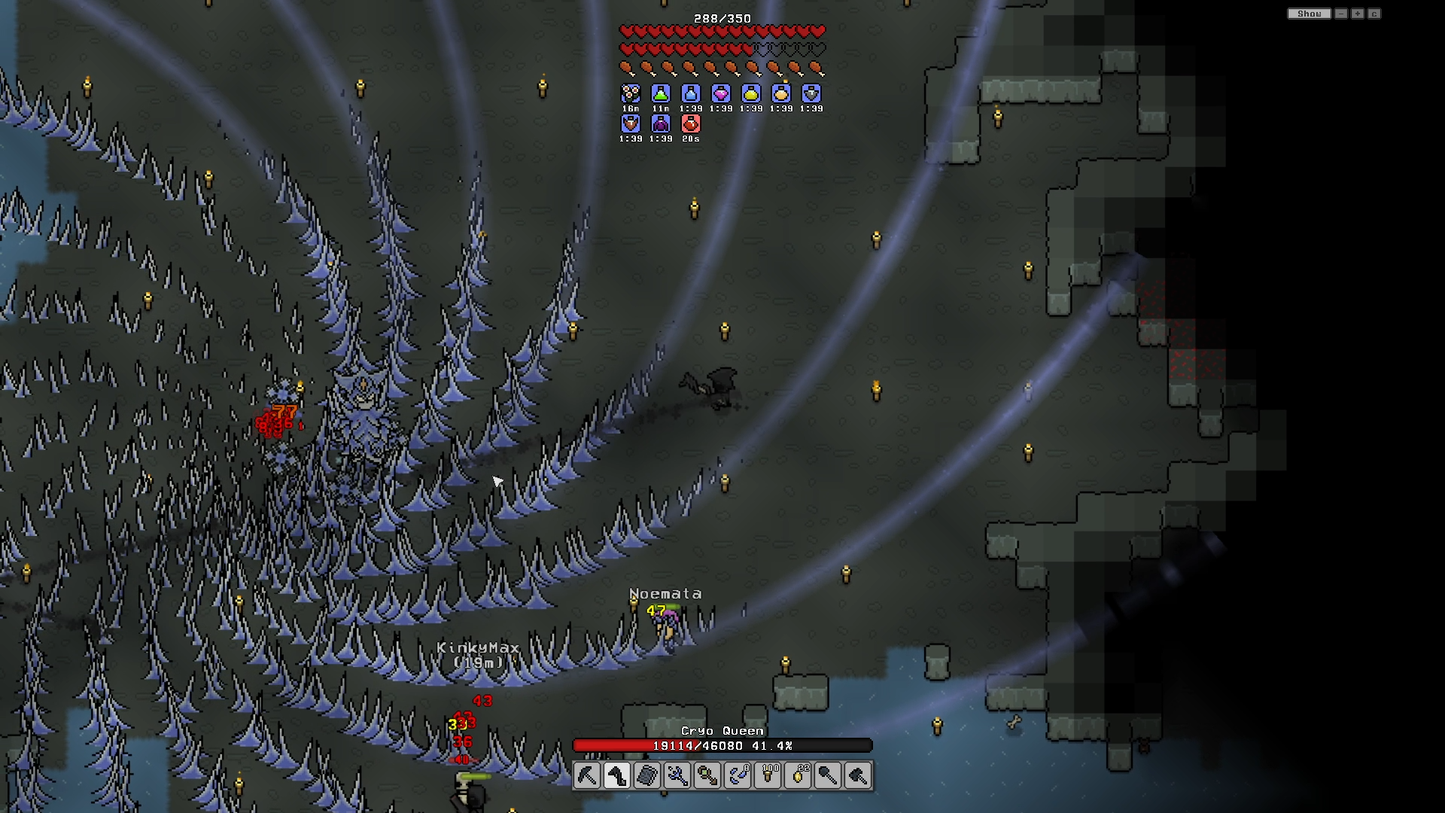Choose the gold coin stack slot
This screenshot has width=1445, height=813.
tap(798, 776)
